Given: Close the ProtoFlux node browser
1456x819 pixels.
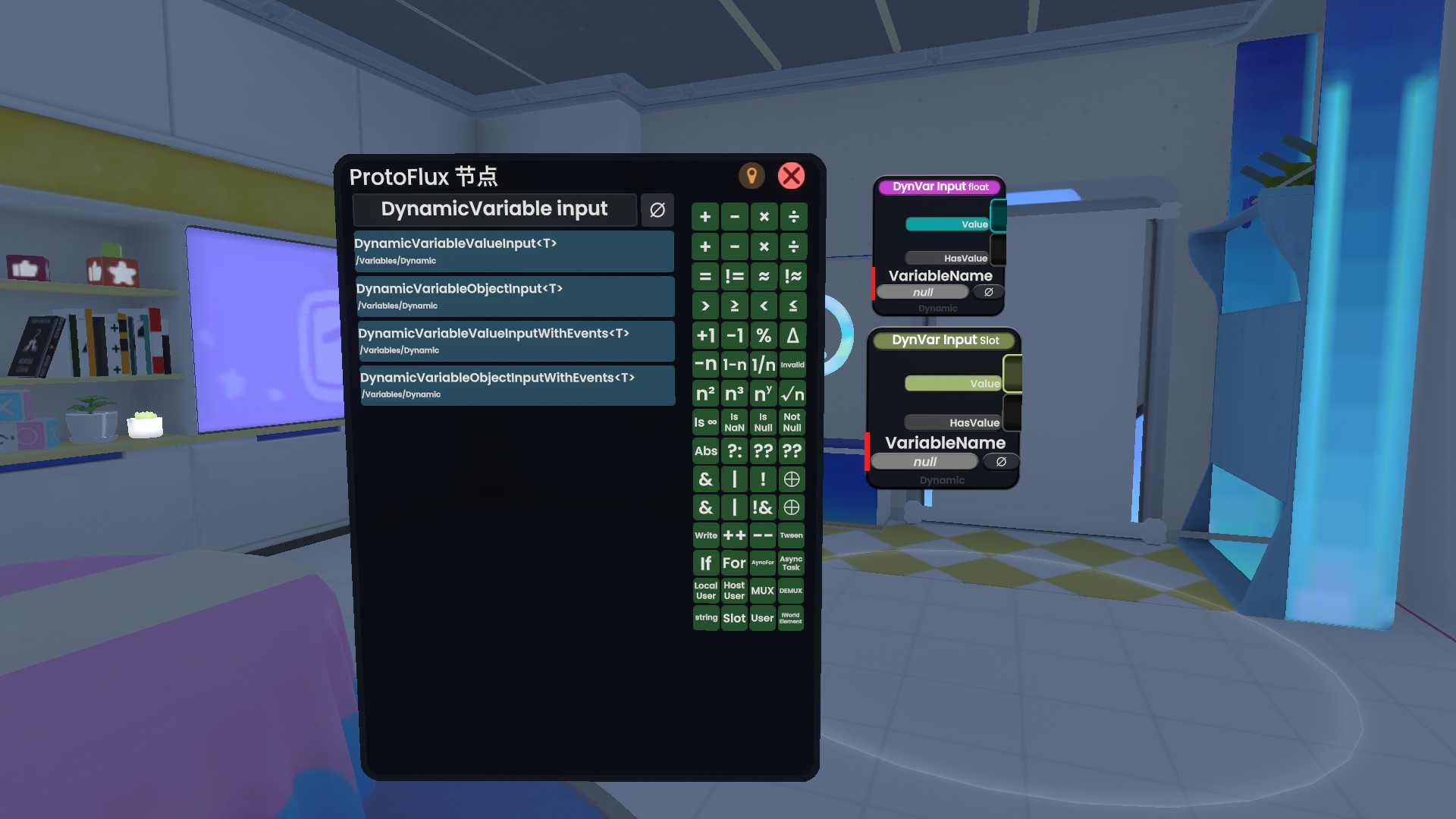Looking at the screenshot, I should pyautogui.click(x=791, y=176).
